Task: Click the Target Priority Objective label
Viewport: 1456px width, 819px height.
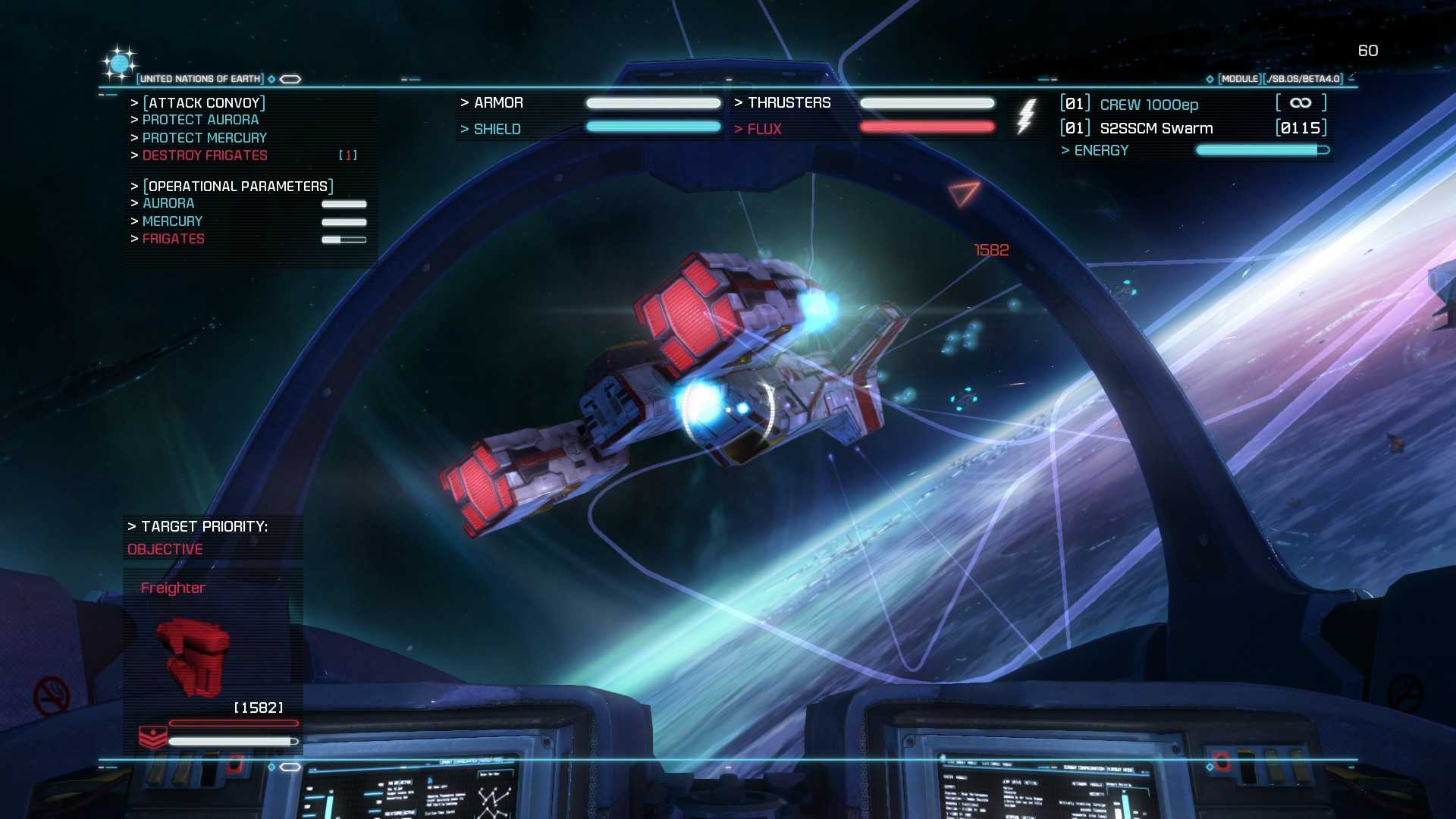Action: 165,549
